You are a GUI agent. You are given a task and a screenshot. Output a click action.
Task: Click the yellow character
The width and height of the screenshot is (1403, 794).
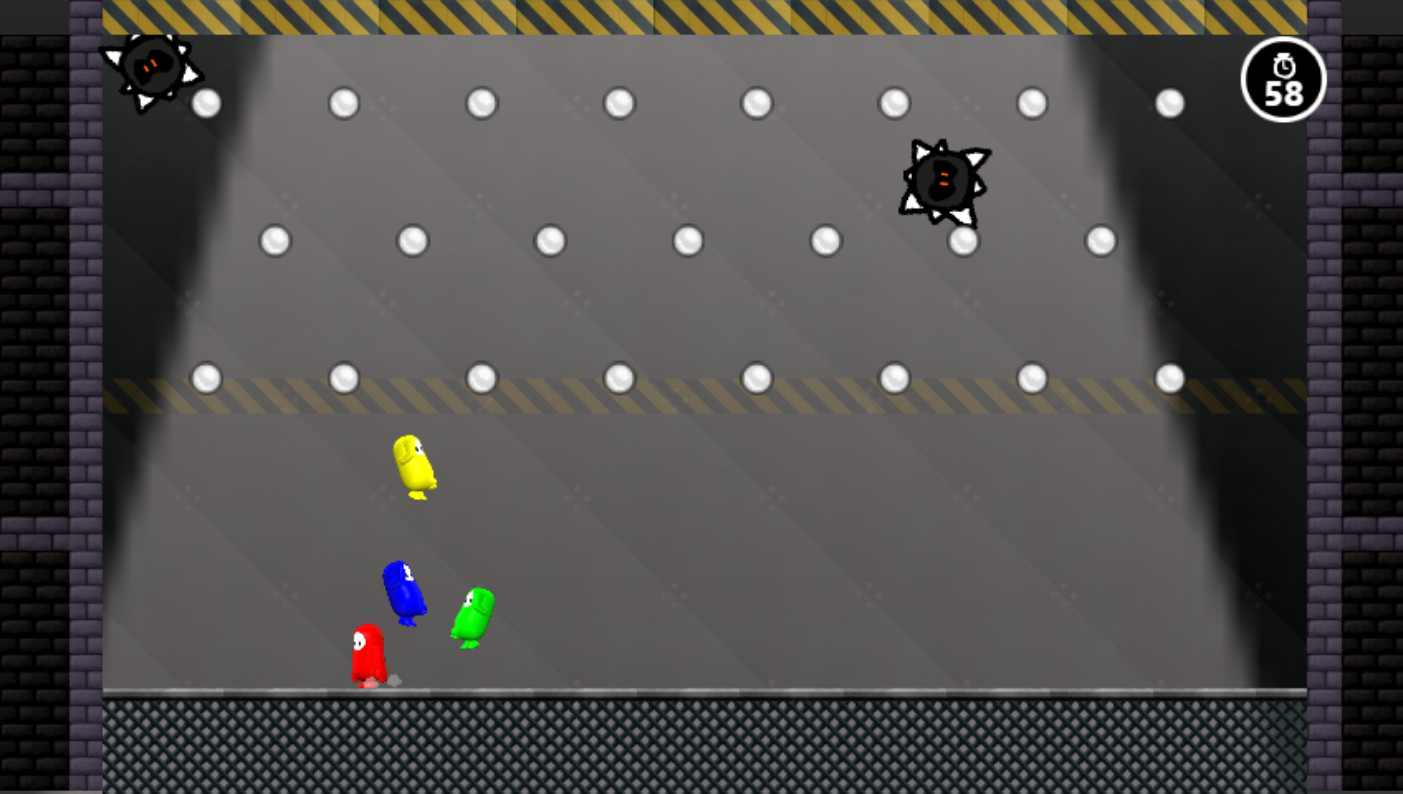[412, 467]
